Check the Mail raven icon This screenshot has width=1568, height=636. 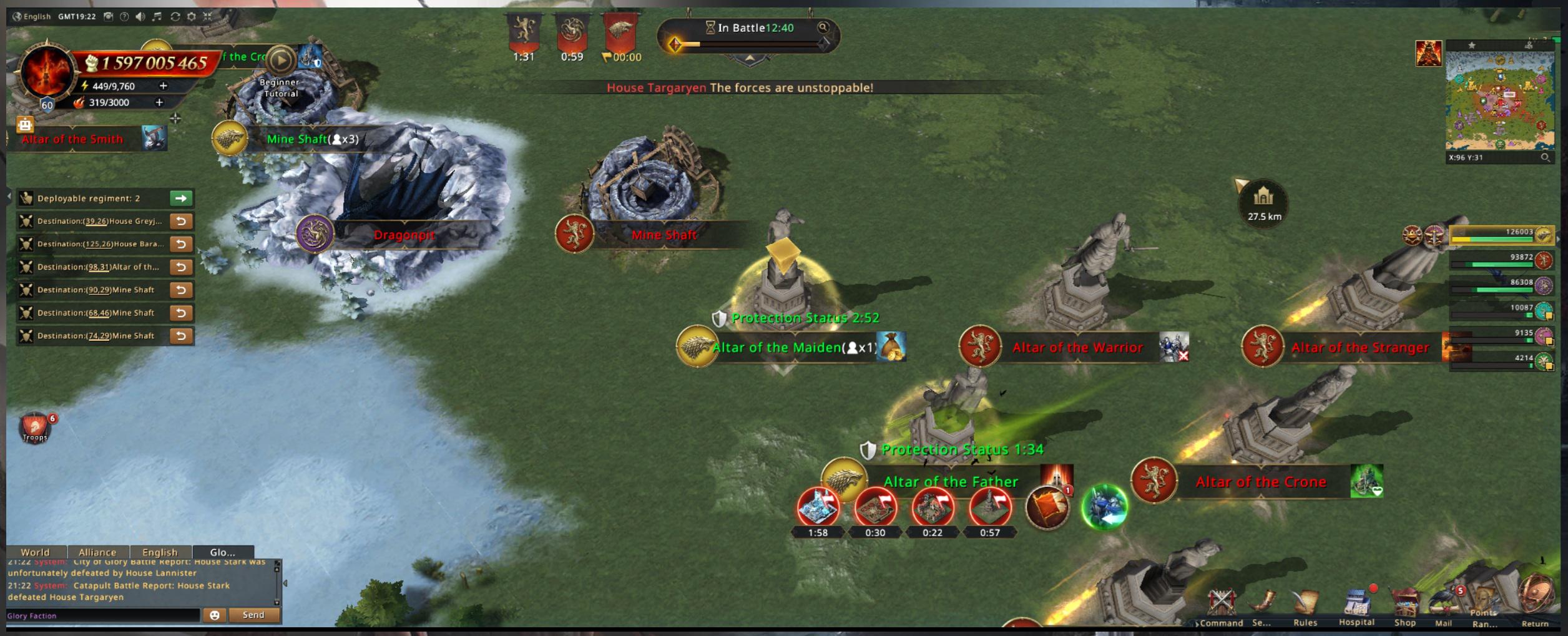coord(1443,604)
